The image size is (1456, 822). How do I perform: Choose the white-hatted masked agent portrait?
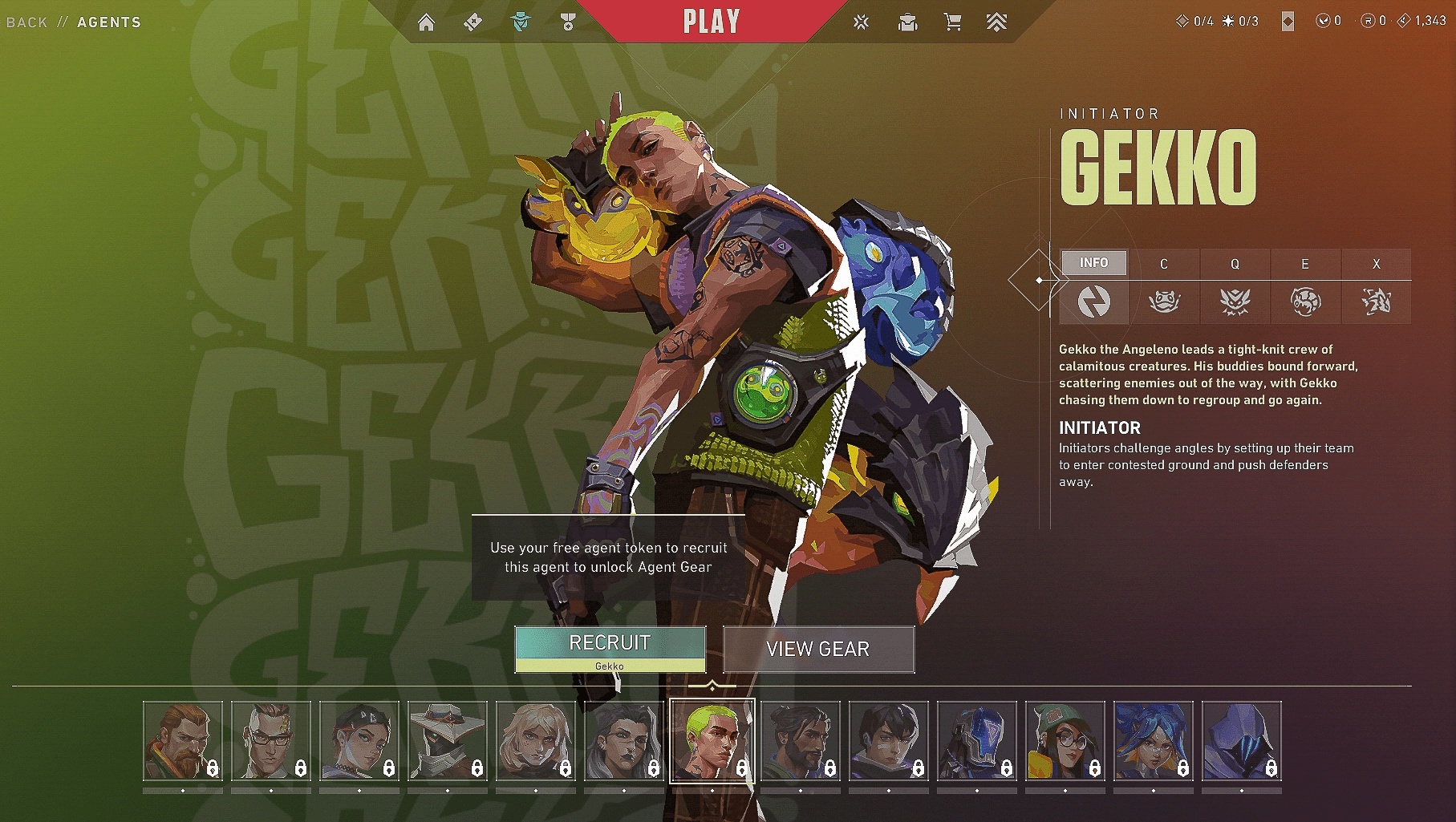(448, 741)
